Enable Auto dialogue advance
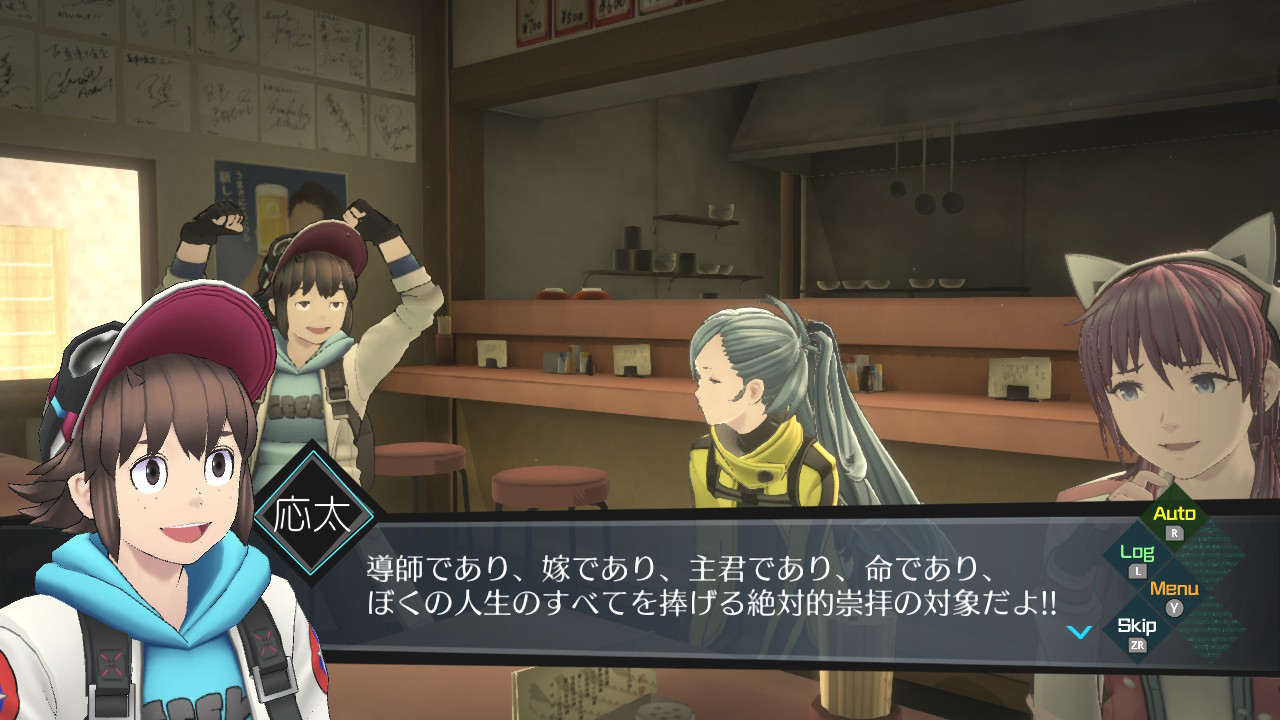Screen dimensions: 1280x720 coord(1174,516)
